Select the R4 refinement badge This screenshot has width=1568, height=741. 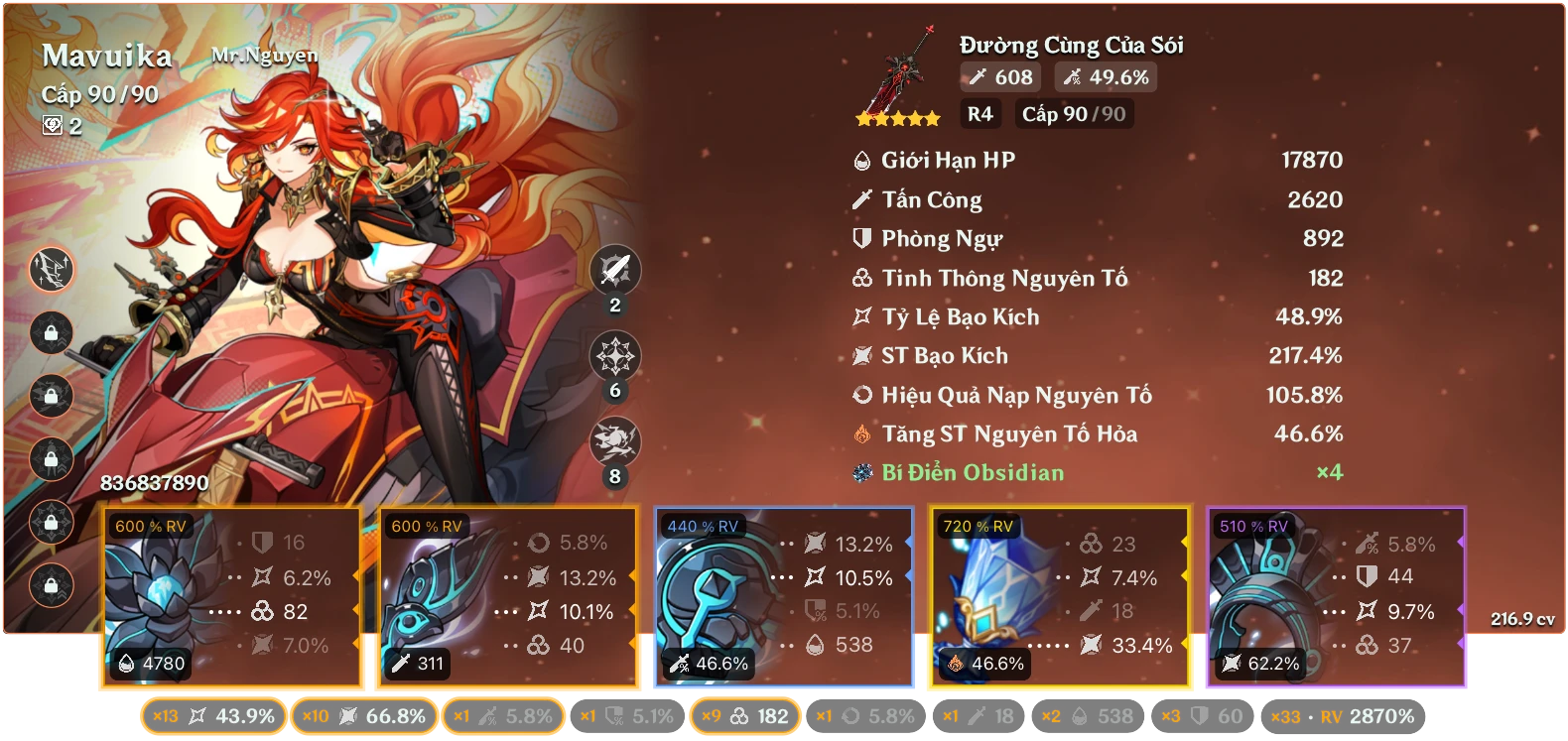pyautogui.click(x=980, y=114)
